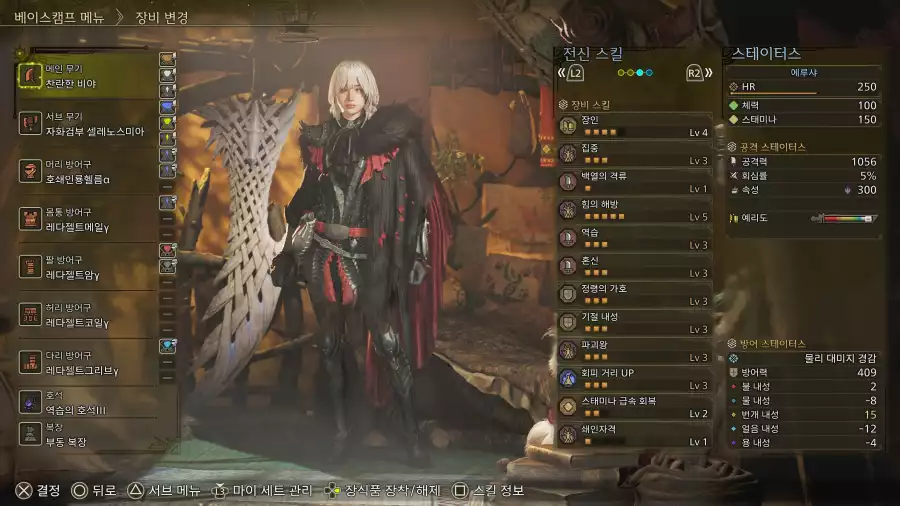Pick the 혼신 skill entry

[635, 266]
